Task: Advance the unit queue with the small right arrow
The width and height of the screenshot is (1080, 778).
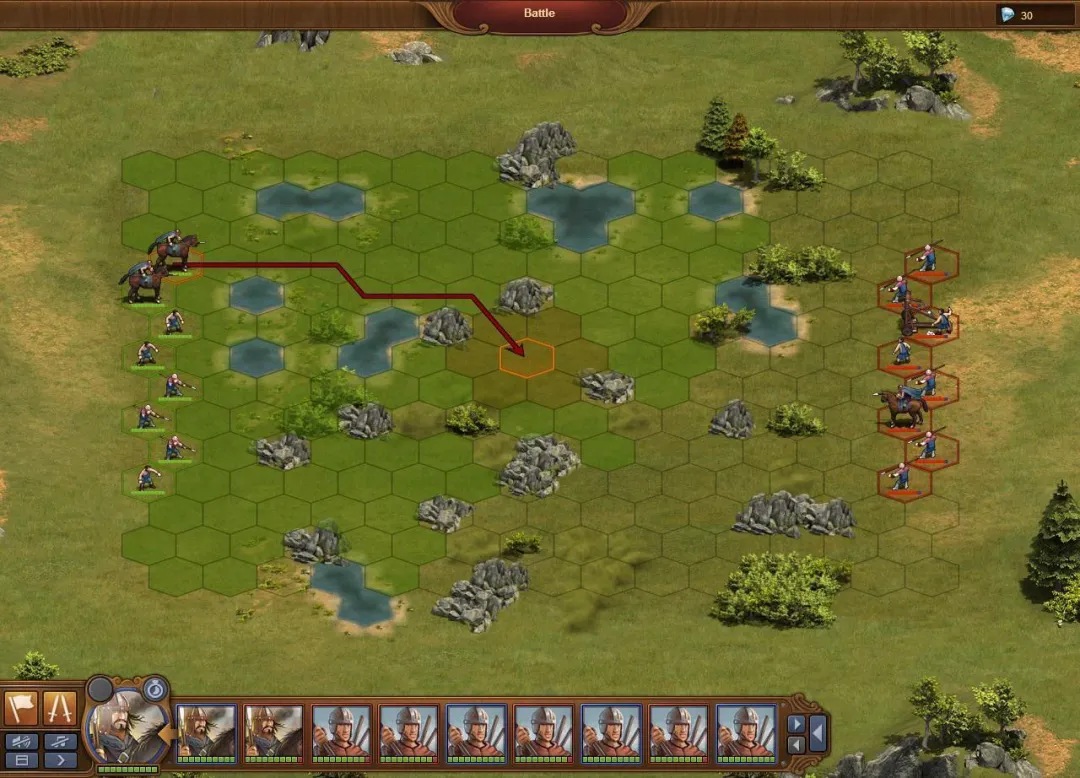Action: tap(796, 723)
